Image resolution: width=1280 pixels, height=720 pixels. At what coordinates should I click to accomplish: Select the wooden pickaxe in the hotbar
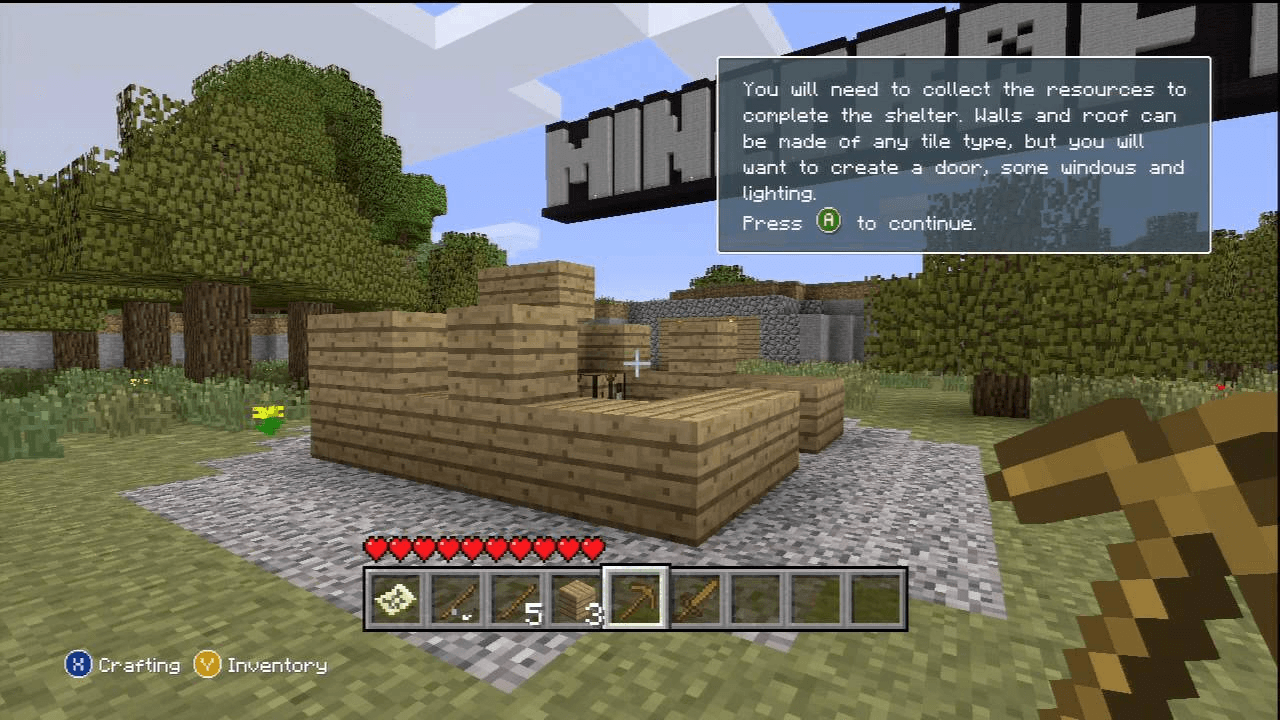point(637,598)
